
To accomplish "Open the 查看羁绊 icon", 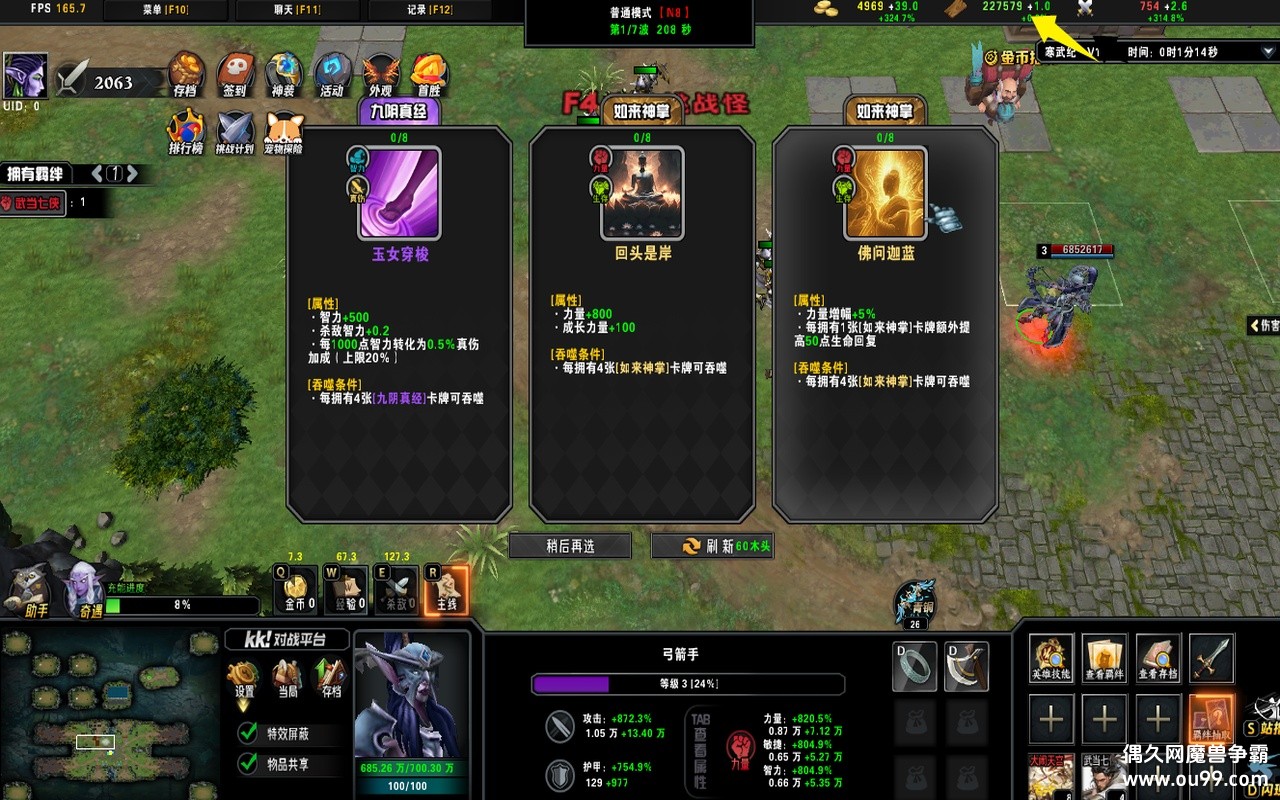I will click(1104, 657).
